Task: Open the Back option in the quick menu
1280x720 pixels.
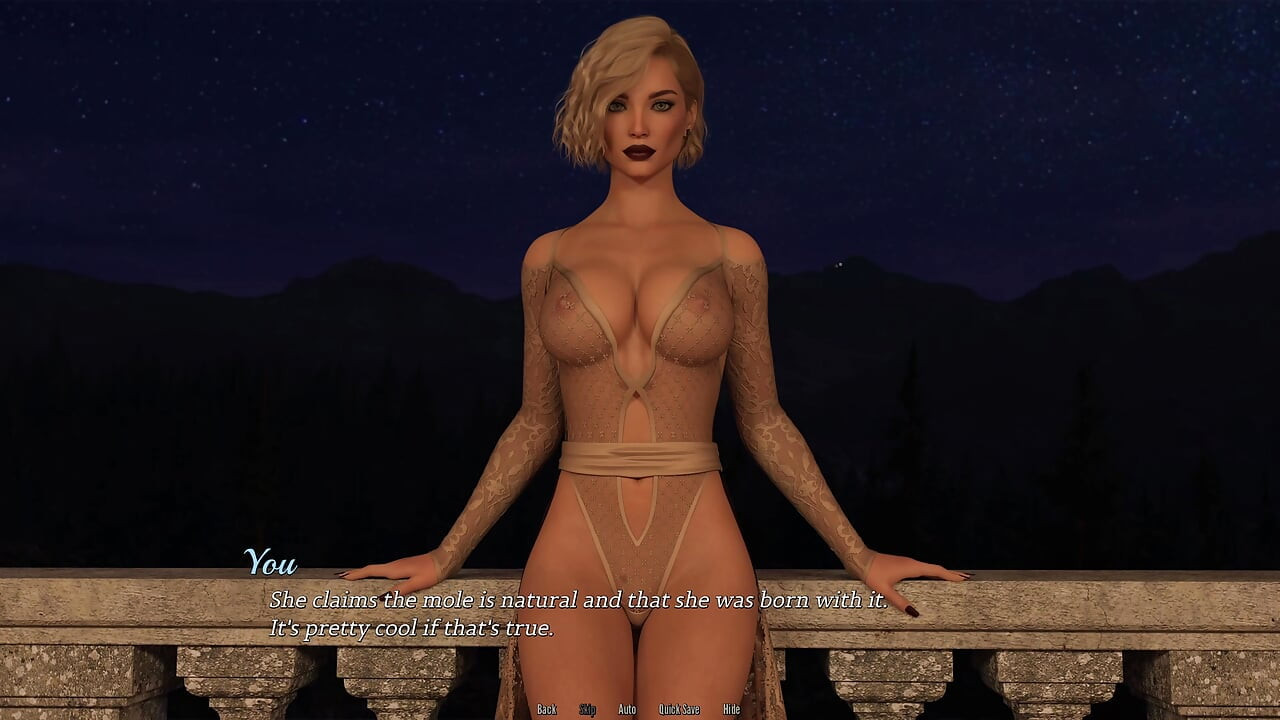Action: (x=547, y=707)
